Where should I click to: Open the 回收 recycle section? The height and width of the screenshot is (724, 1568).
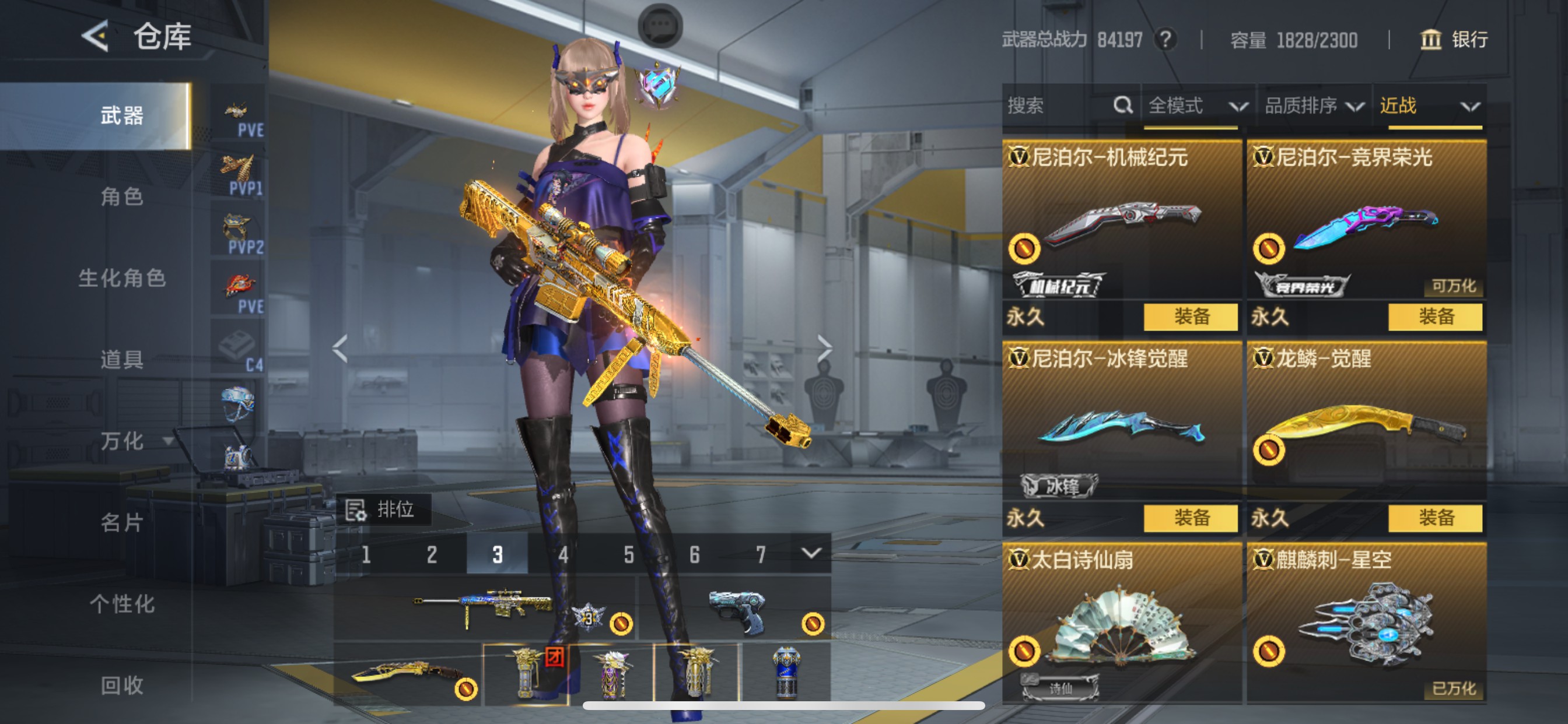(x=122, y=685)
